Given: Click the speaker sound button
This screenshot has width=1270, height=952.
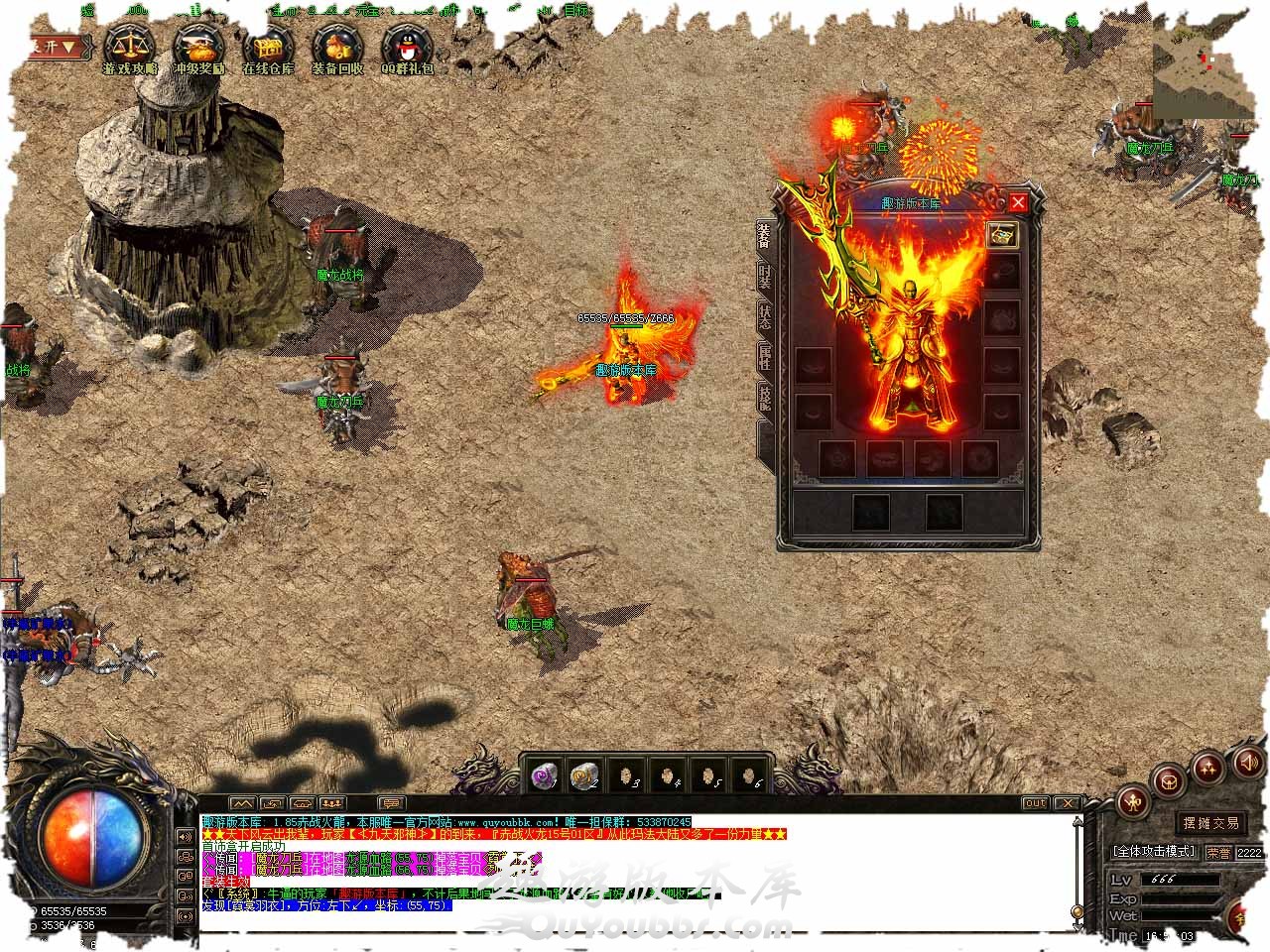Looking at the screenshot, I should pos(1247,763).
